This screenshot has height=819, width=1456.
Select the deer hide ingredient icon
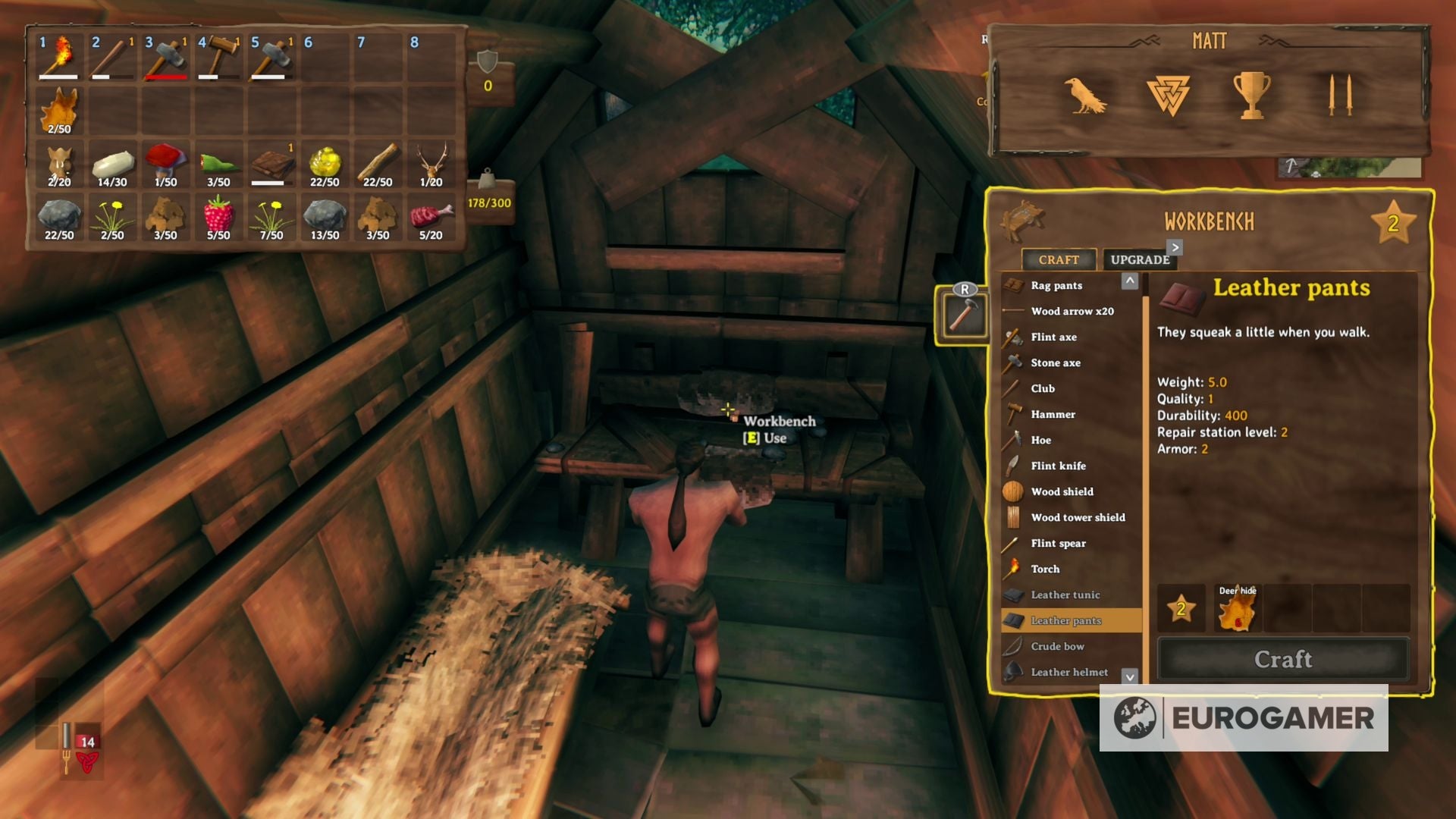click(x=1237, y=609)
